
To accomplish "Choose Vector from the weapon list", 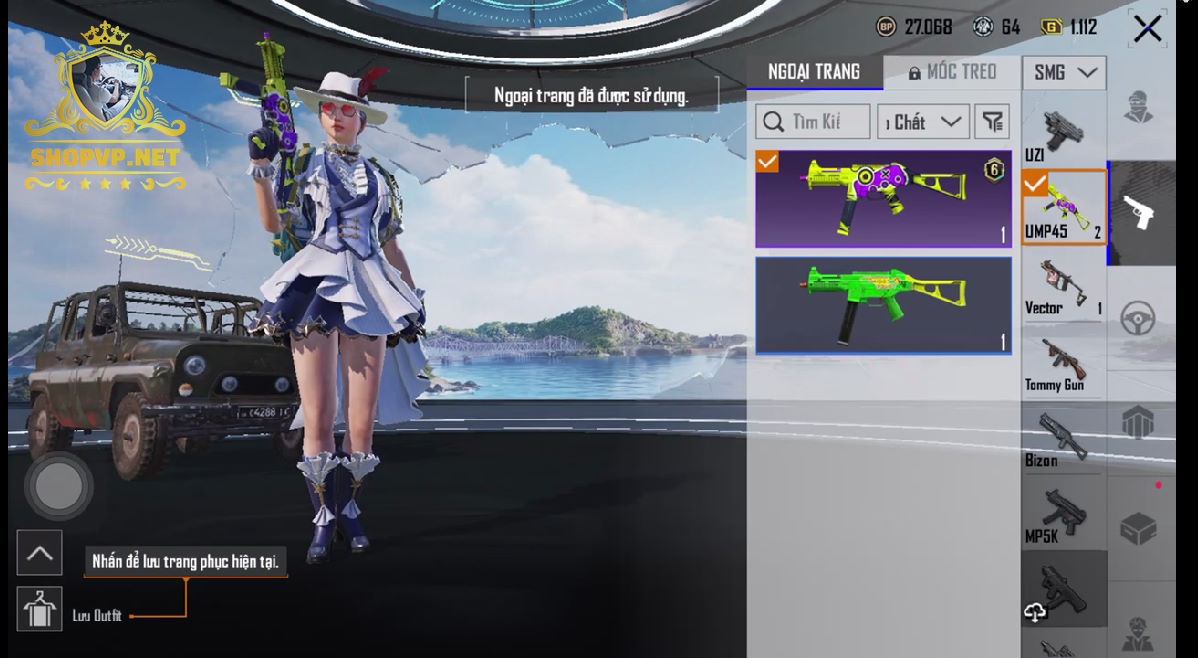I will click(1063, 285).
